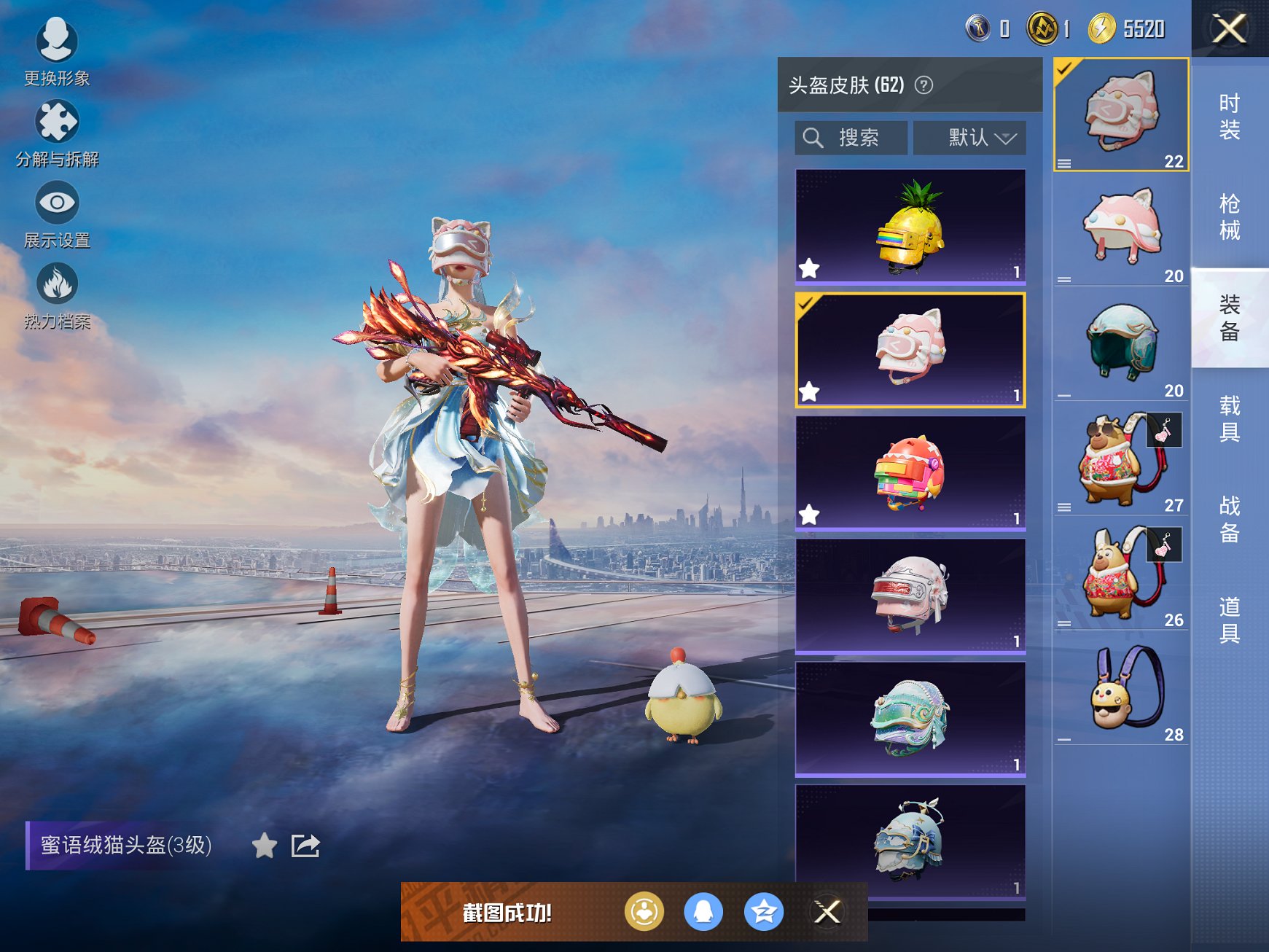
Task: Toggle the star on the pineapple helmet
Action: click(809, 268)
